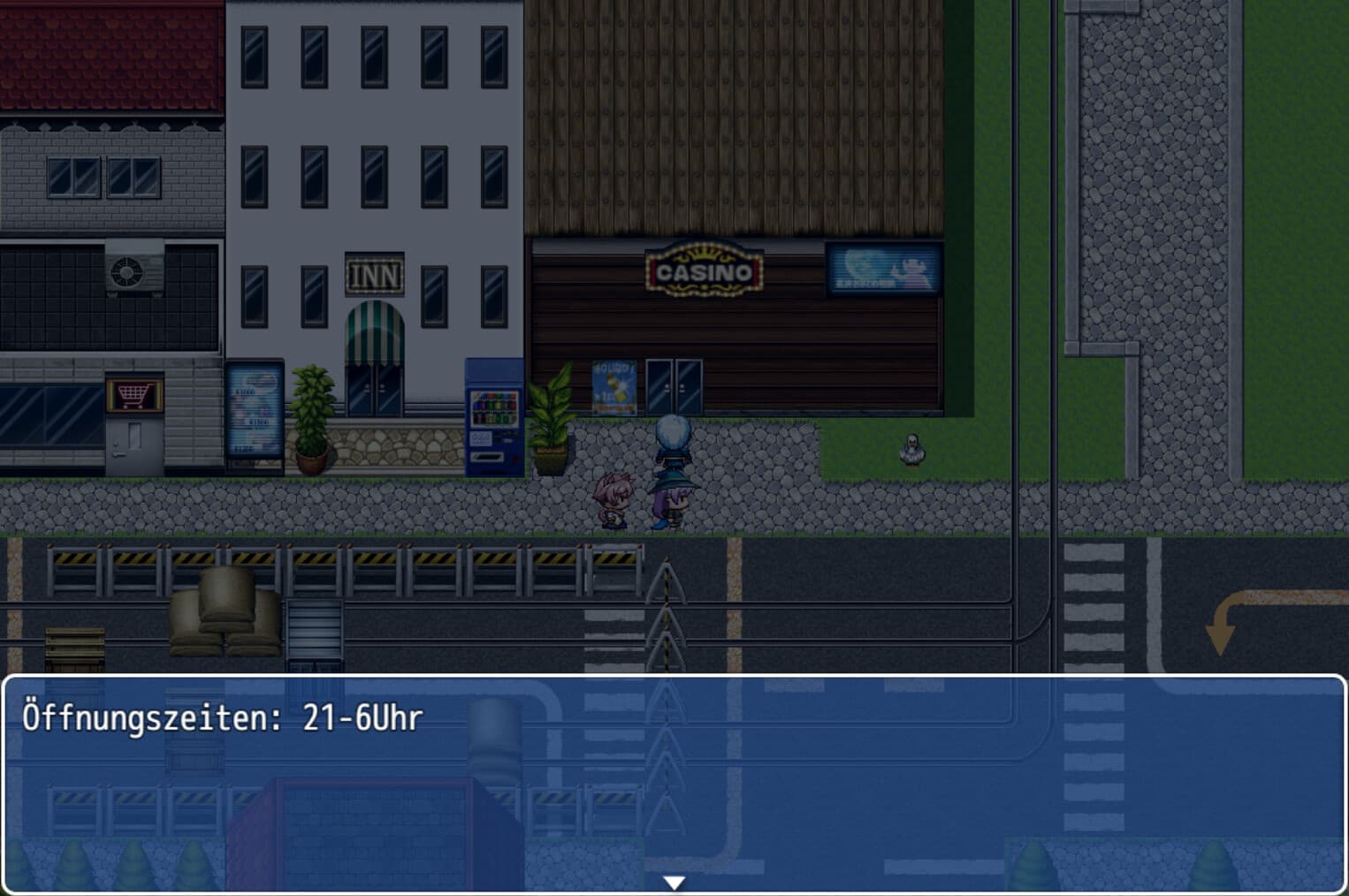Click the white bird on the sidewalk
This screenshot has height=896, width=1349.
pyautogui.click(x=912, y=448)
